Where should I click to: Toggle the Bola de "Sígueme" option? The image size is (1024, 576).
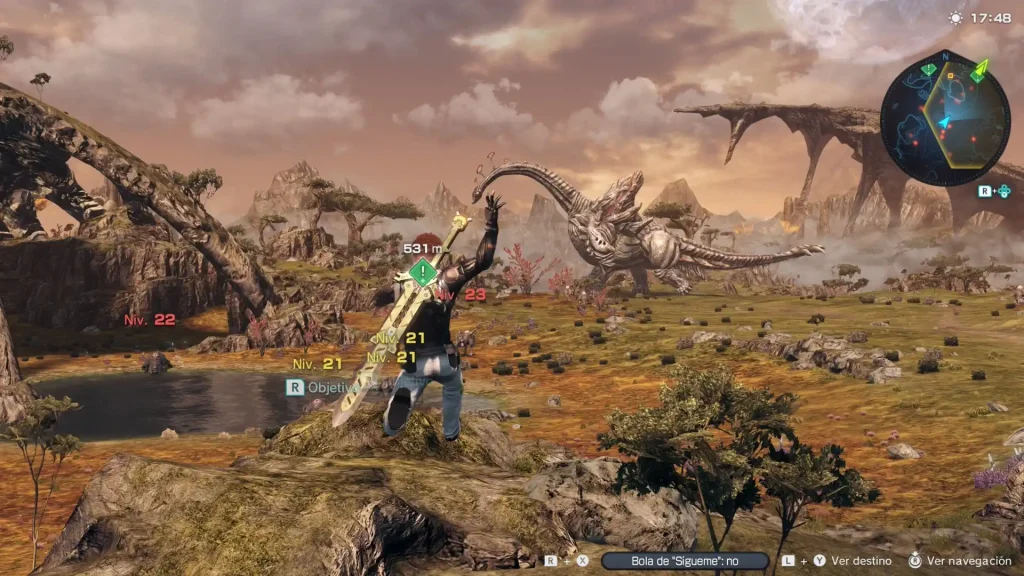(685, 561)
